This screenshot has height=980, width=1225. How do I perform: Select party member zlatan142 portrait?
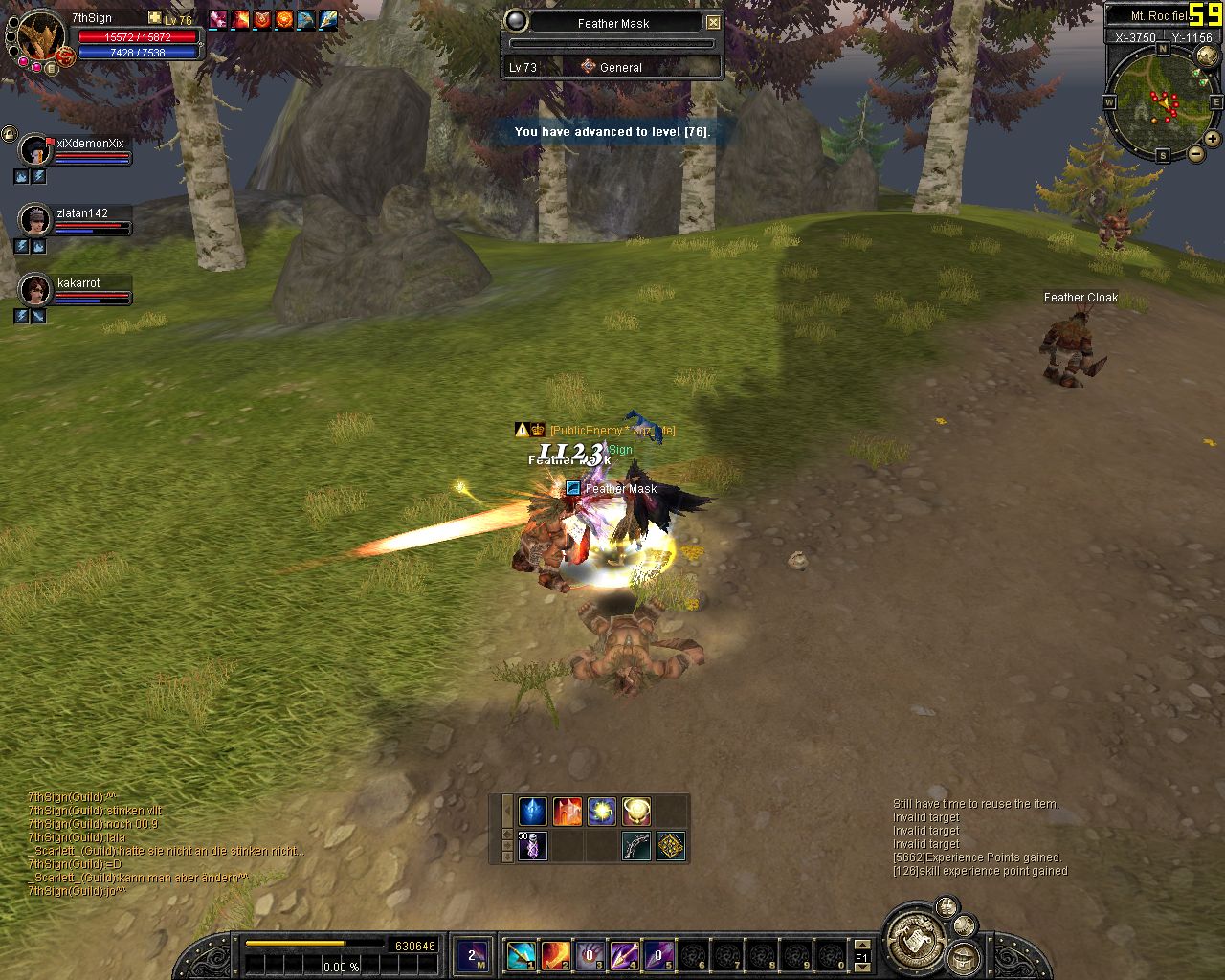click(36, 220)
